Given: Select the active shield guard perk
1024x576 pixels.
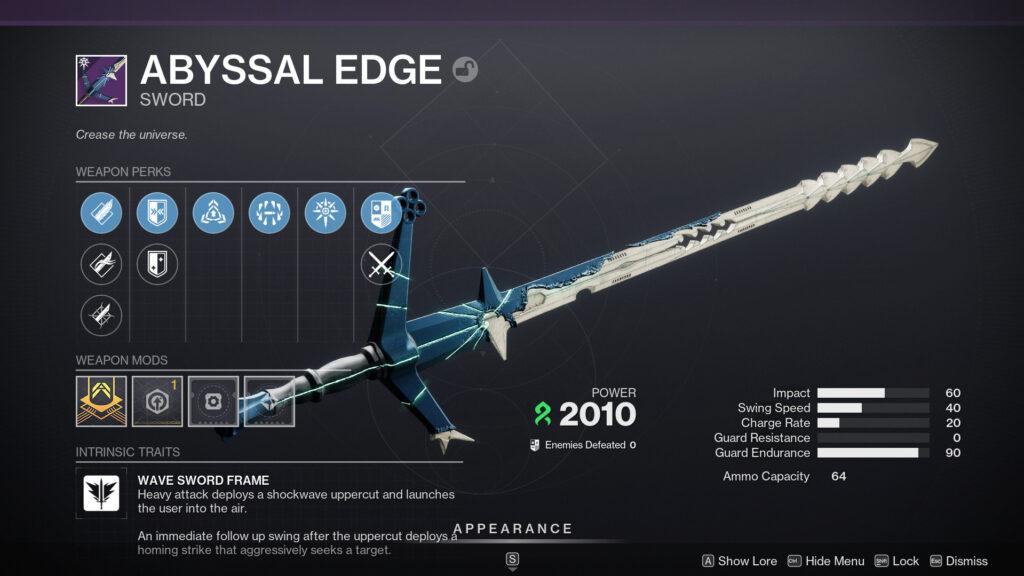Looking at the screenshot, I should 157,213.
